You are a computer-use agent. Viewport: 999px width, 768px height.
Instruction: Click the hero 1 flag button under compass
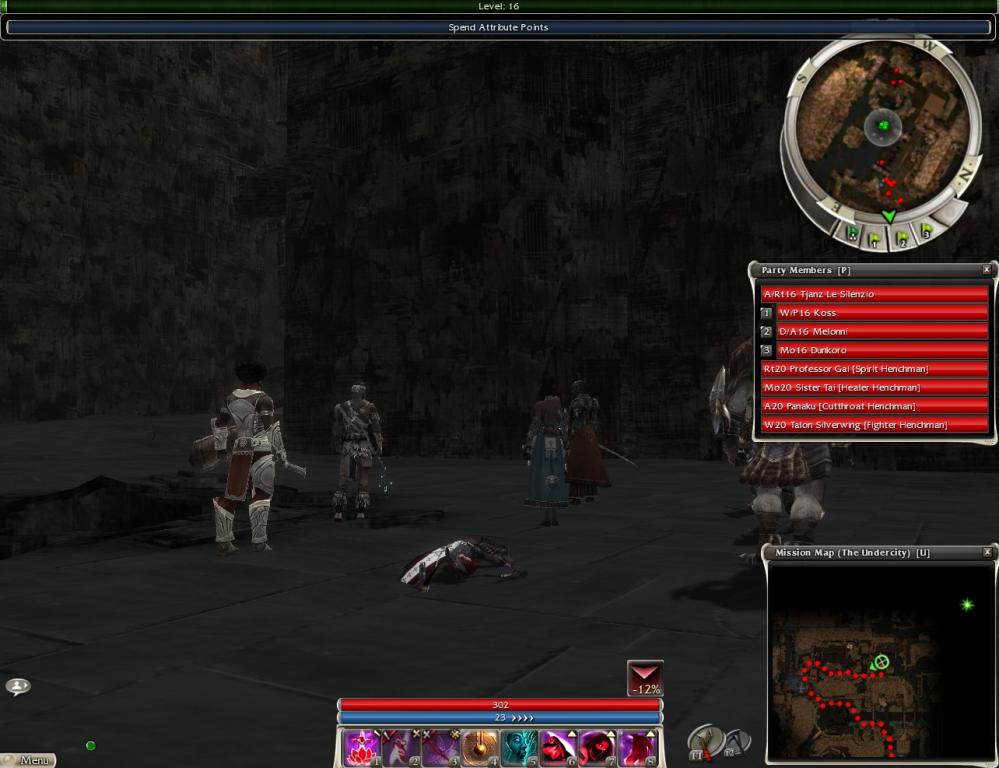tap(876, 239)
